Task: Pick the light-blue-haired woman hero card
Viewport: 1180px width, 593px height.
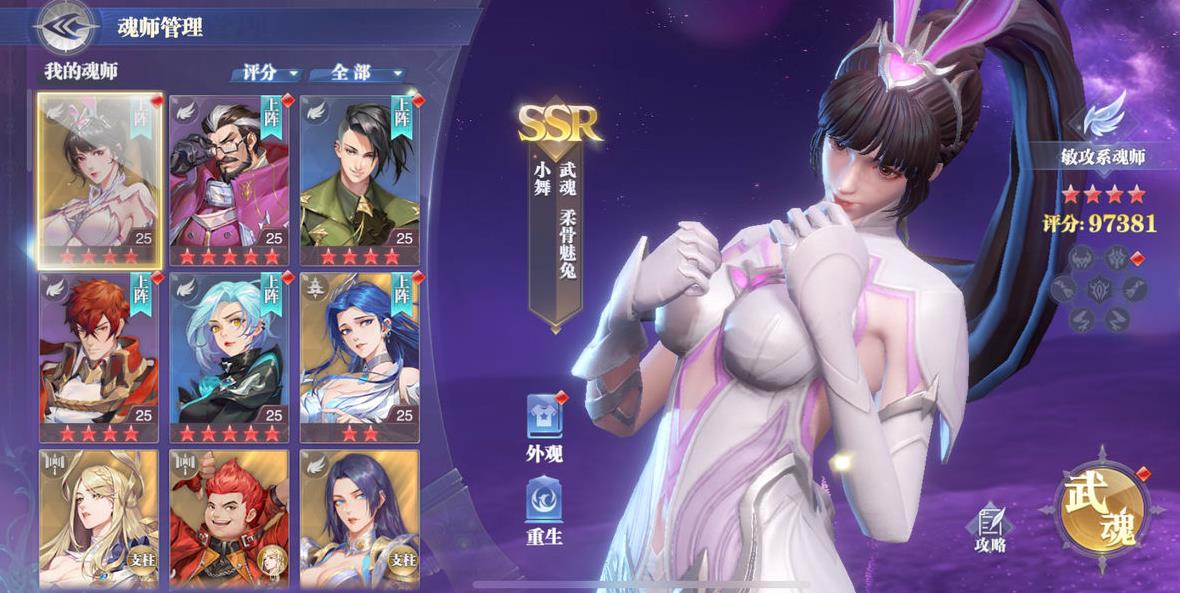Action: [x=229, y=356]
